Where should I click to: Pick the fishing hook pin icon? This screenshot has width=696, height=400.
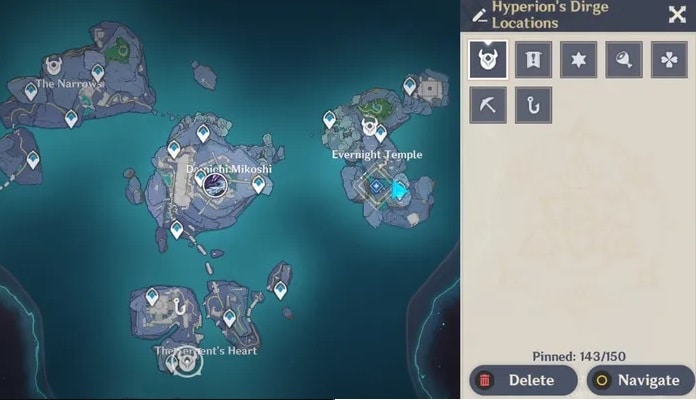(533, 105)
